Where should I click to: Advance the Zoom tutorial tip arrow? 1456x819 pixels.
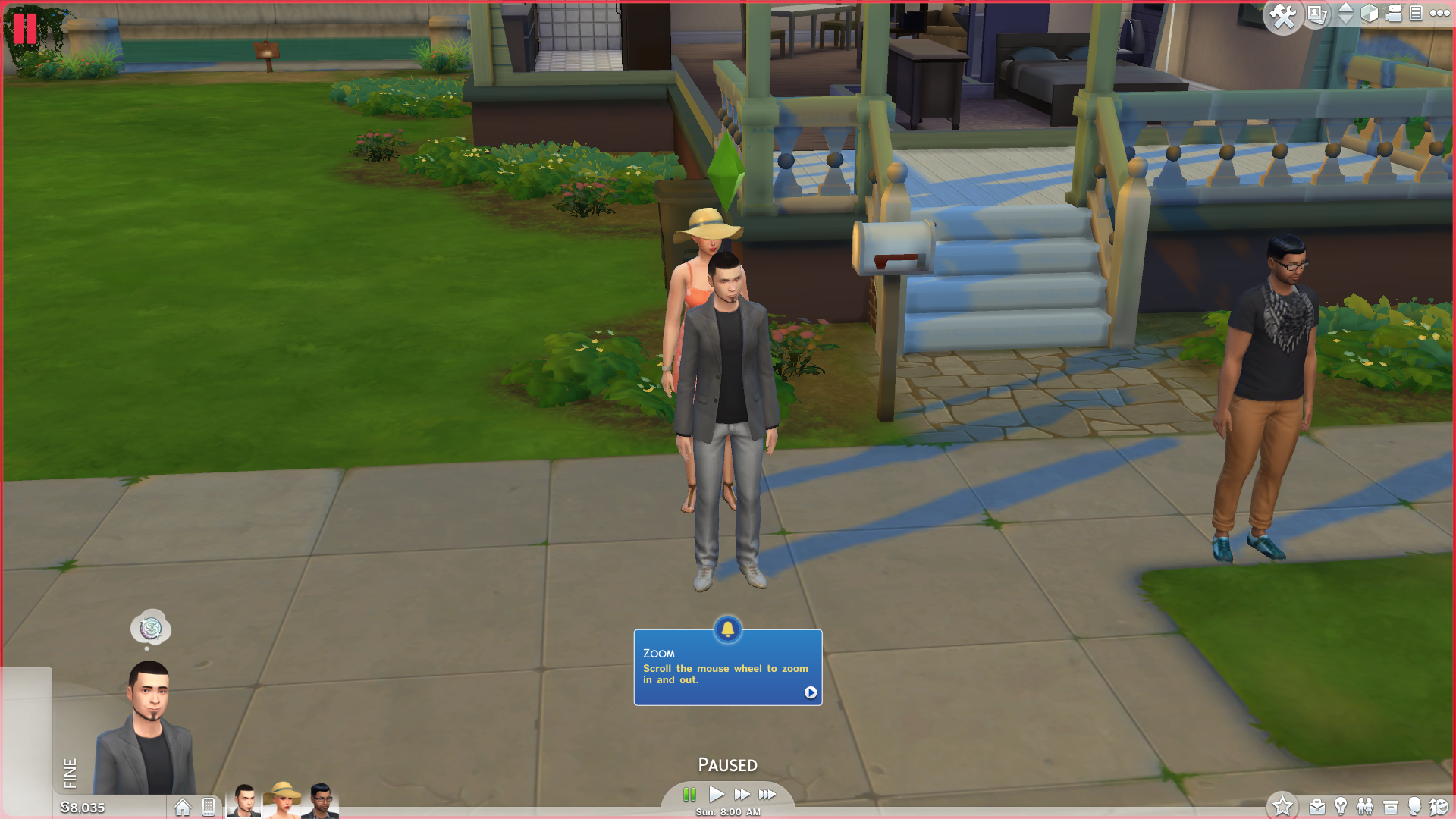pos(811,692)
